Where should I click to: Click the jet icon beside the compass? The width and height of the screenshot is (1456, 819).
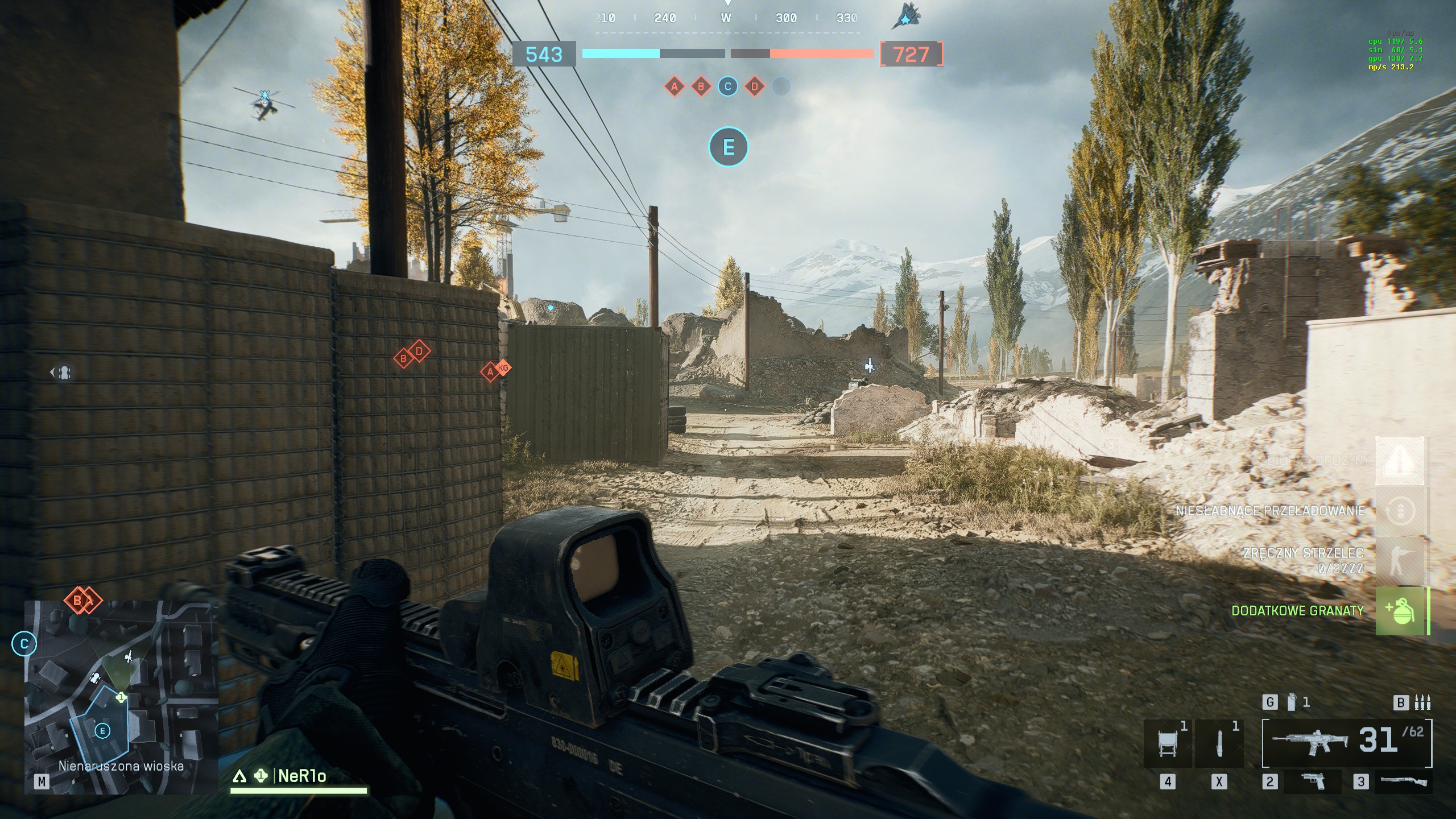[905, 17]
